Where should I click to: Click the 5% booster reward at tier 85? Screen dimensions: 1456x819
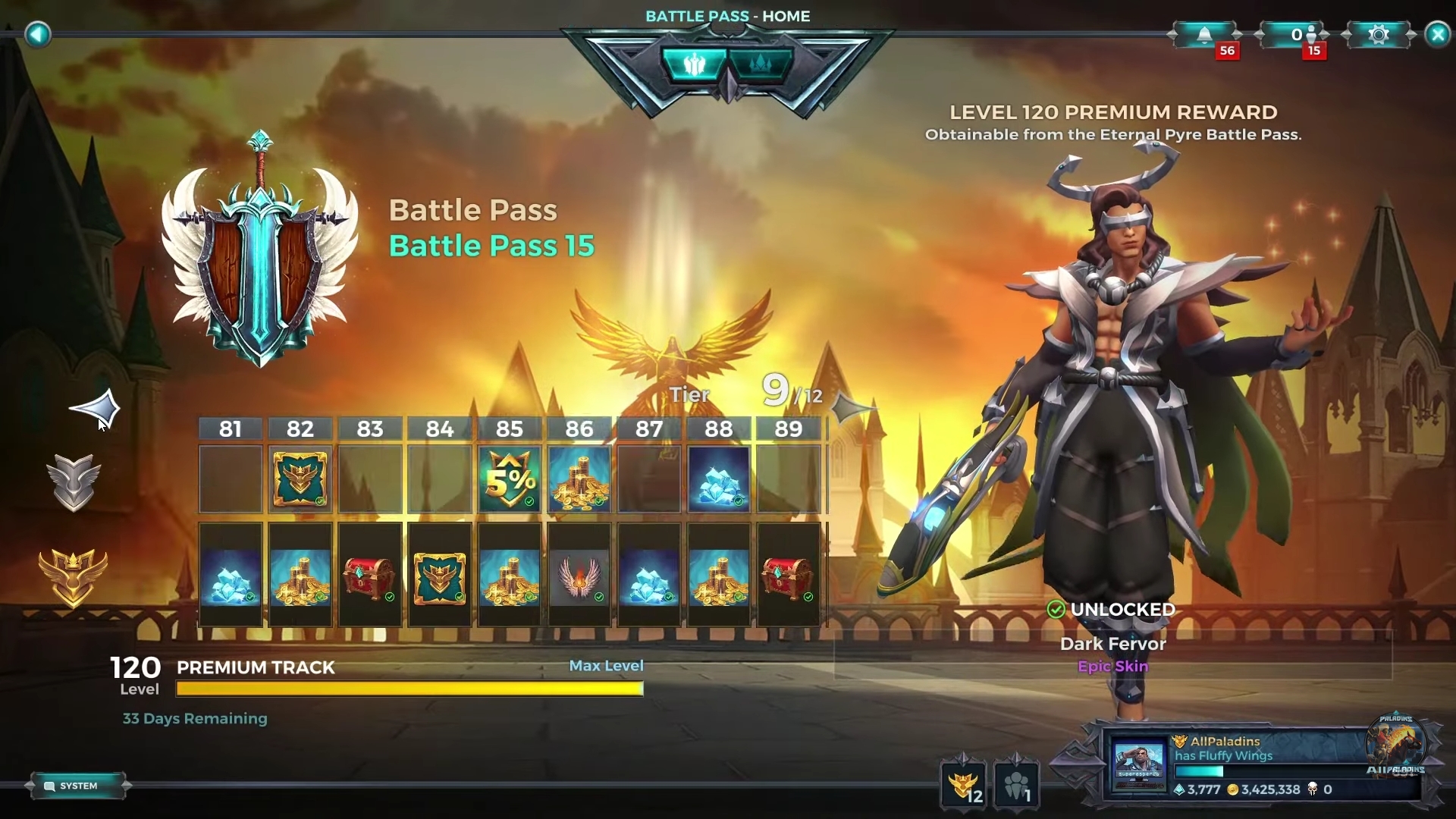(509, 479)
